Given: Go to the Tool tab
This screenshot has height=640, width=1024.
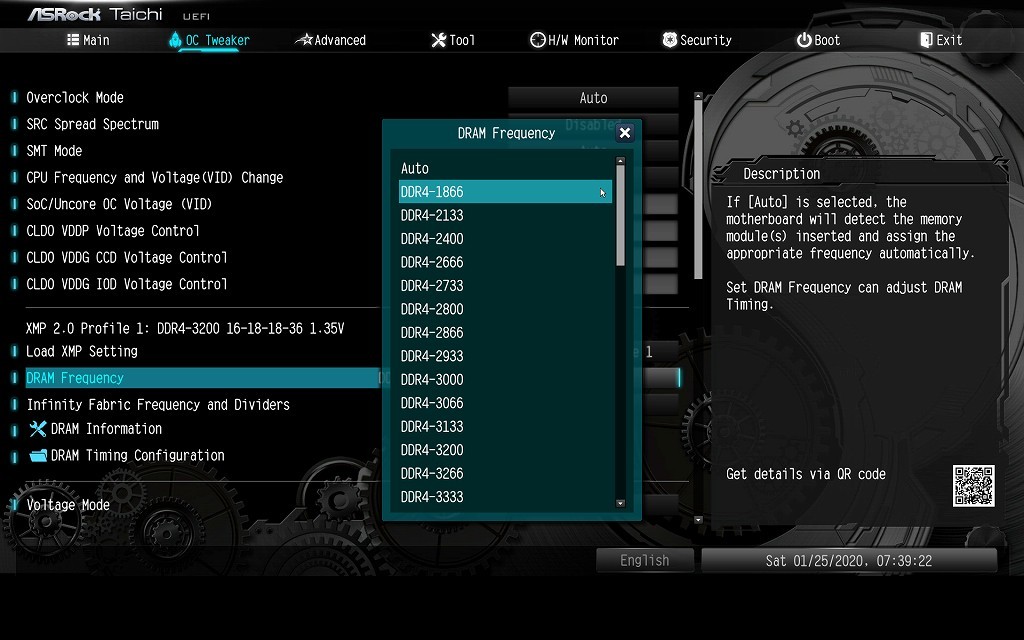Looking at the screenshot, I should (453, 40).
